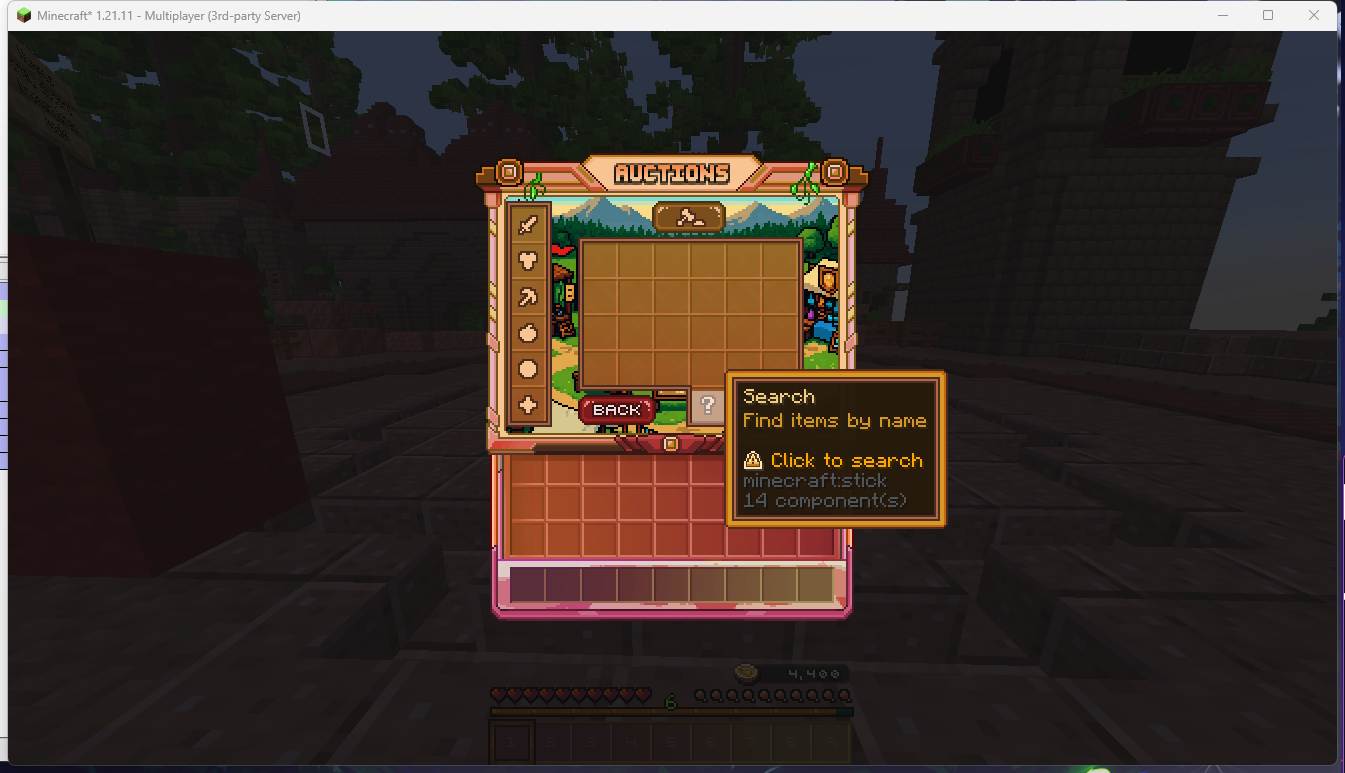Screen dimensions: 1345x773
Task: Open search via the question mark icon
Action: tap(709, 406)
